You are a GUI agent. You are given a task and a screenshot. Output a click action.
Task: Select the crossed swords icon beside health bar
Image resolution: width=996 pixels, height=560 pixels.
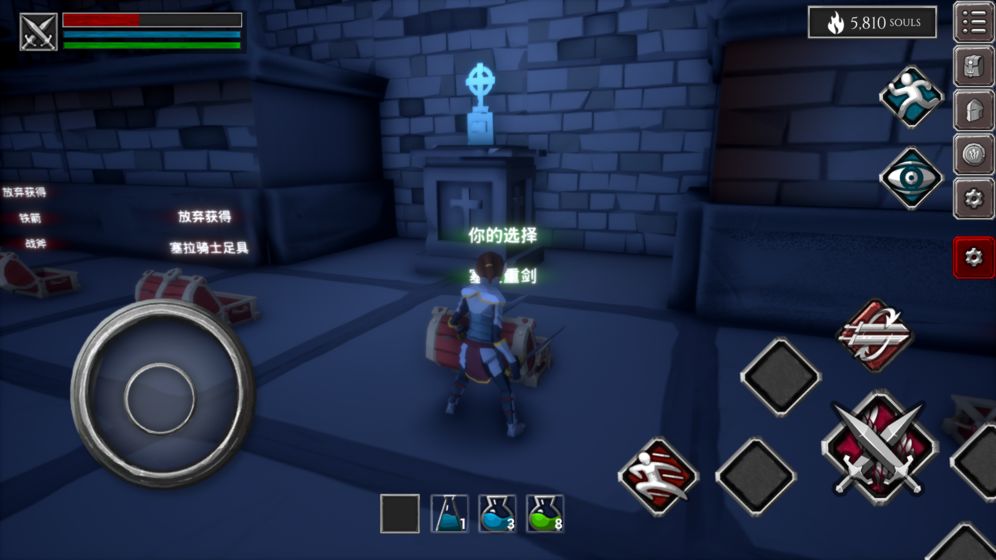[39, 31]
